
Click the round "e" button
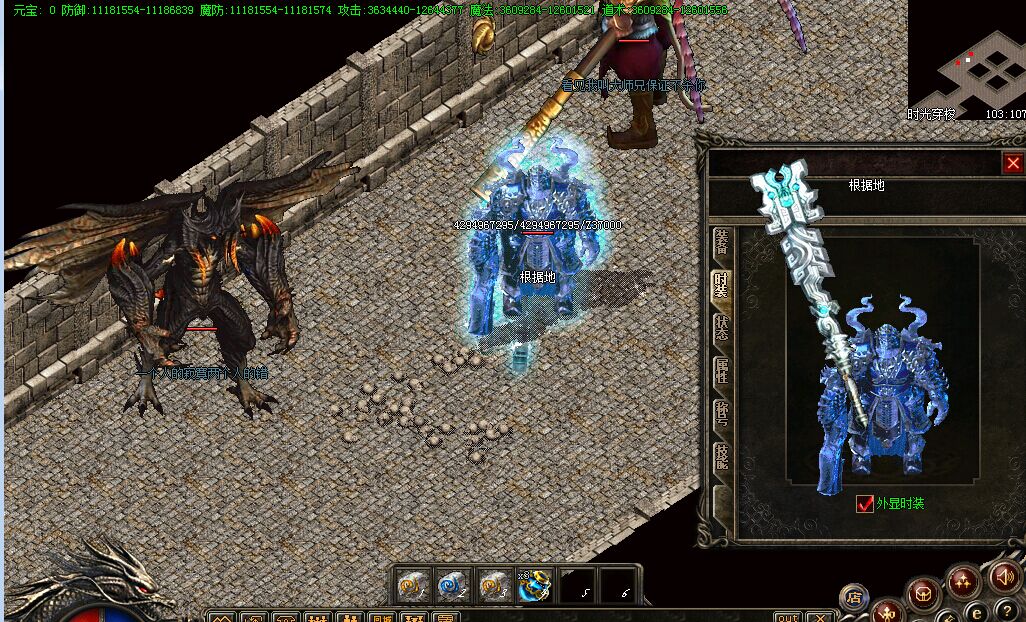point(977,612)
